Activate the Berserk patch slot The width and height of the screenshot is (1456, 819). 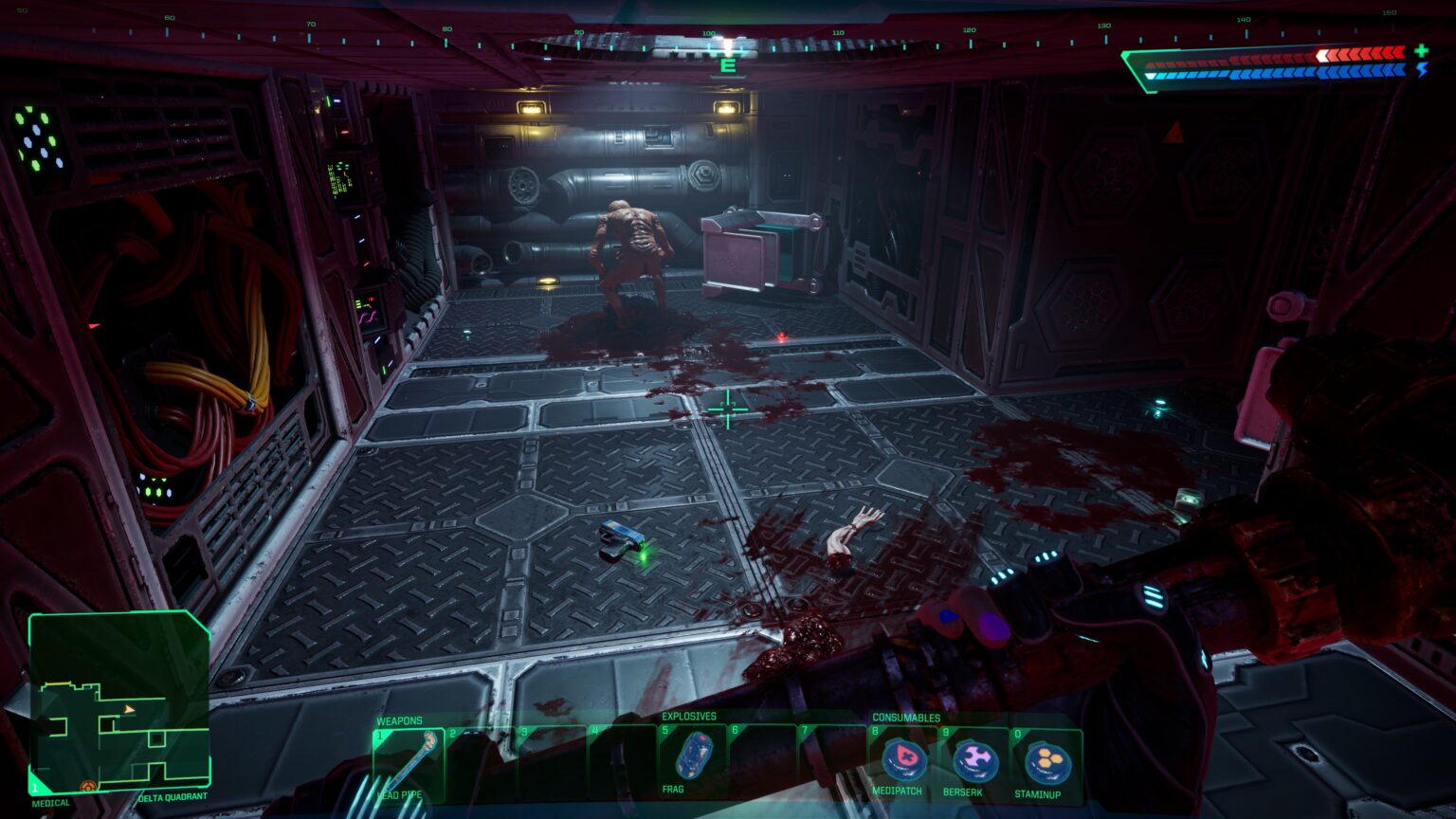point(974,761)
